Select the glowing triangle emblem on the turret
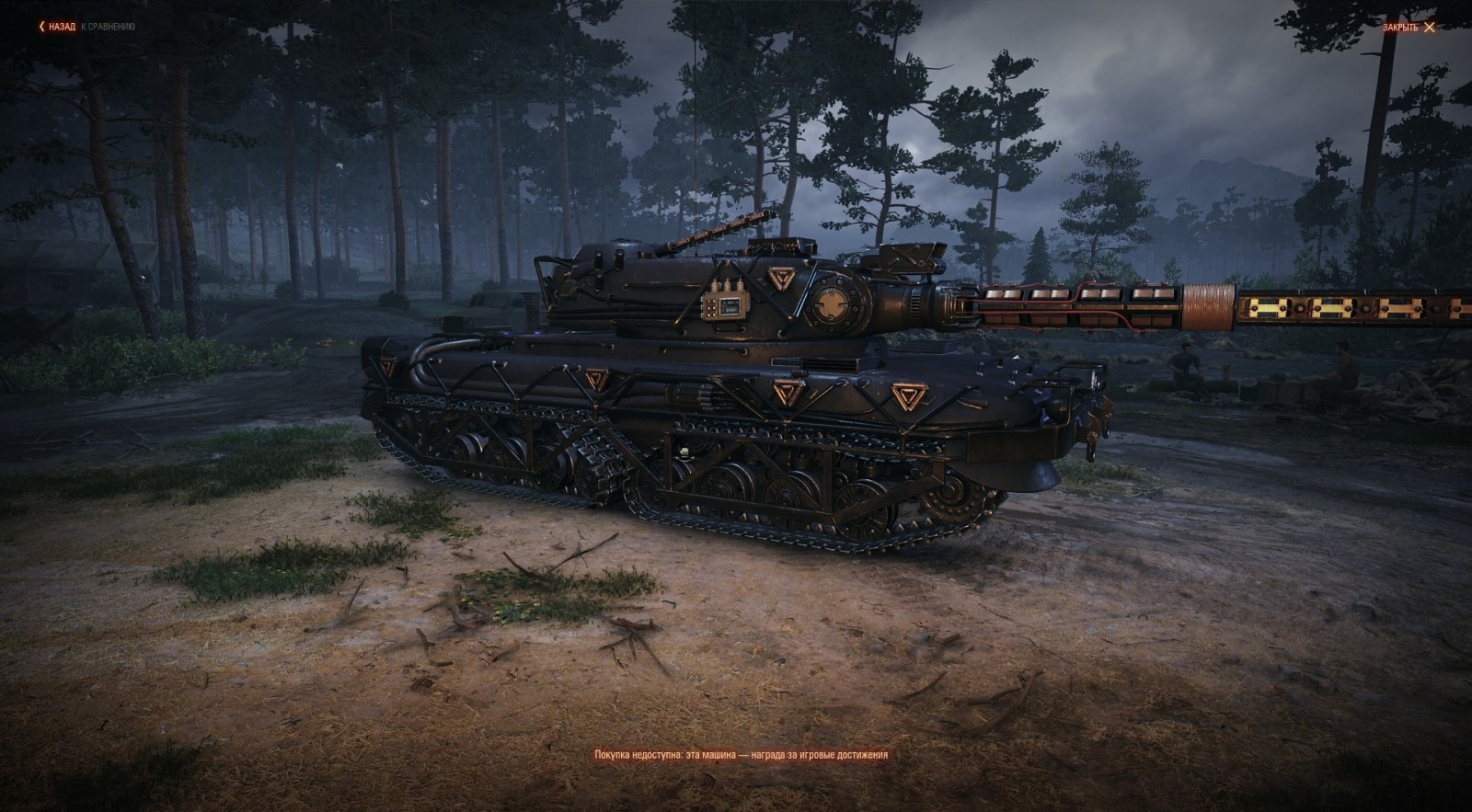The height and width of the screenshot is (812, 1472). 781,277
